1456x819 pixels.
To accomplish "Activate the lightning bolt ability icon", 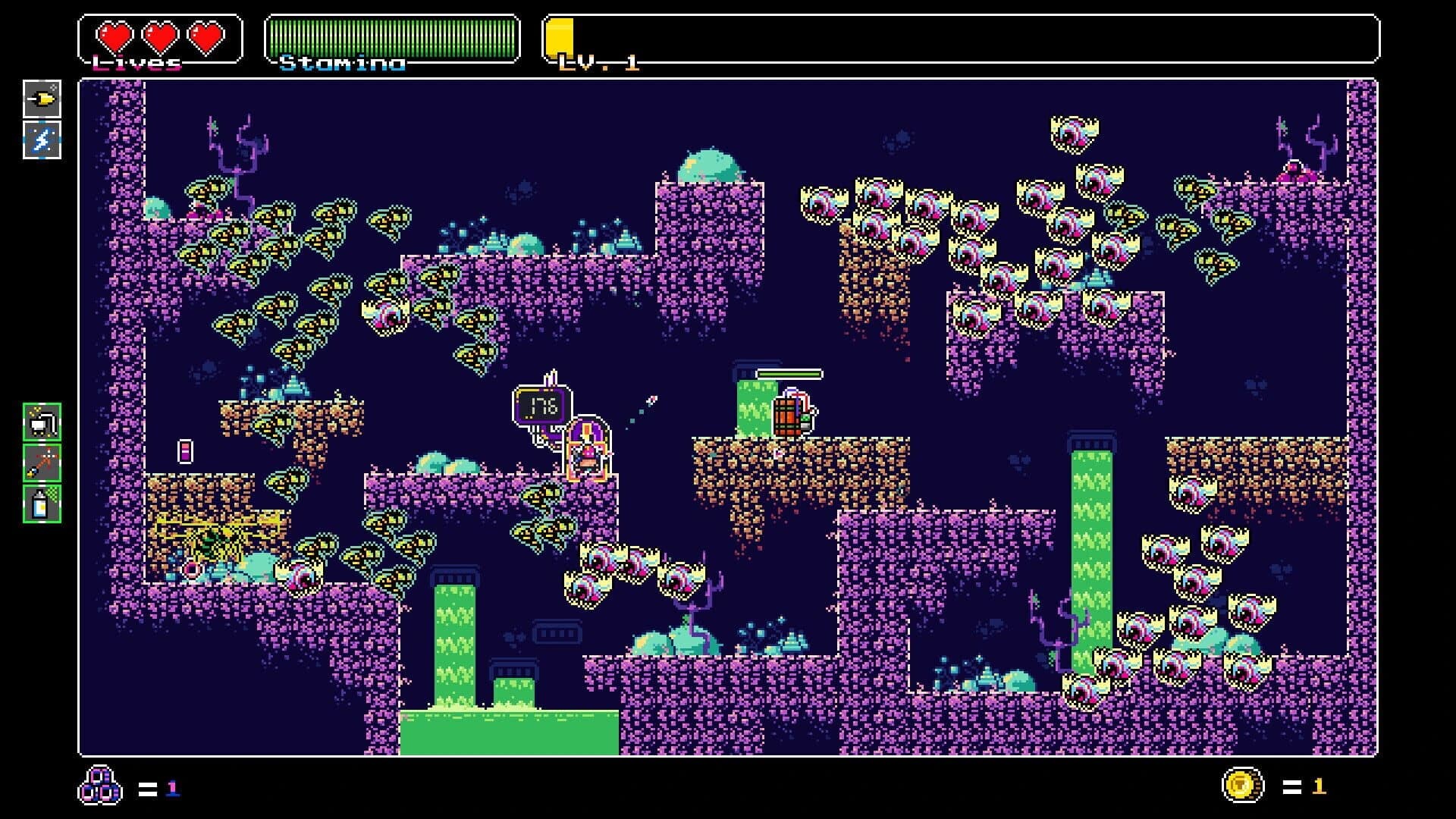I will [43, 138].
